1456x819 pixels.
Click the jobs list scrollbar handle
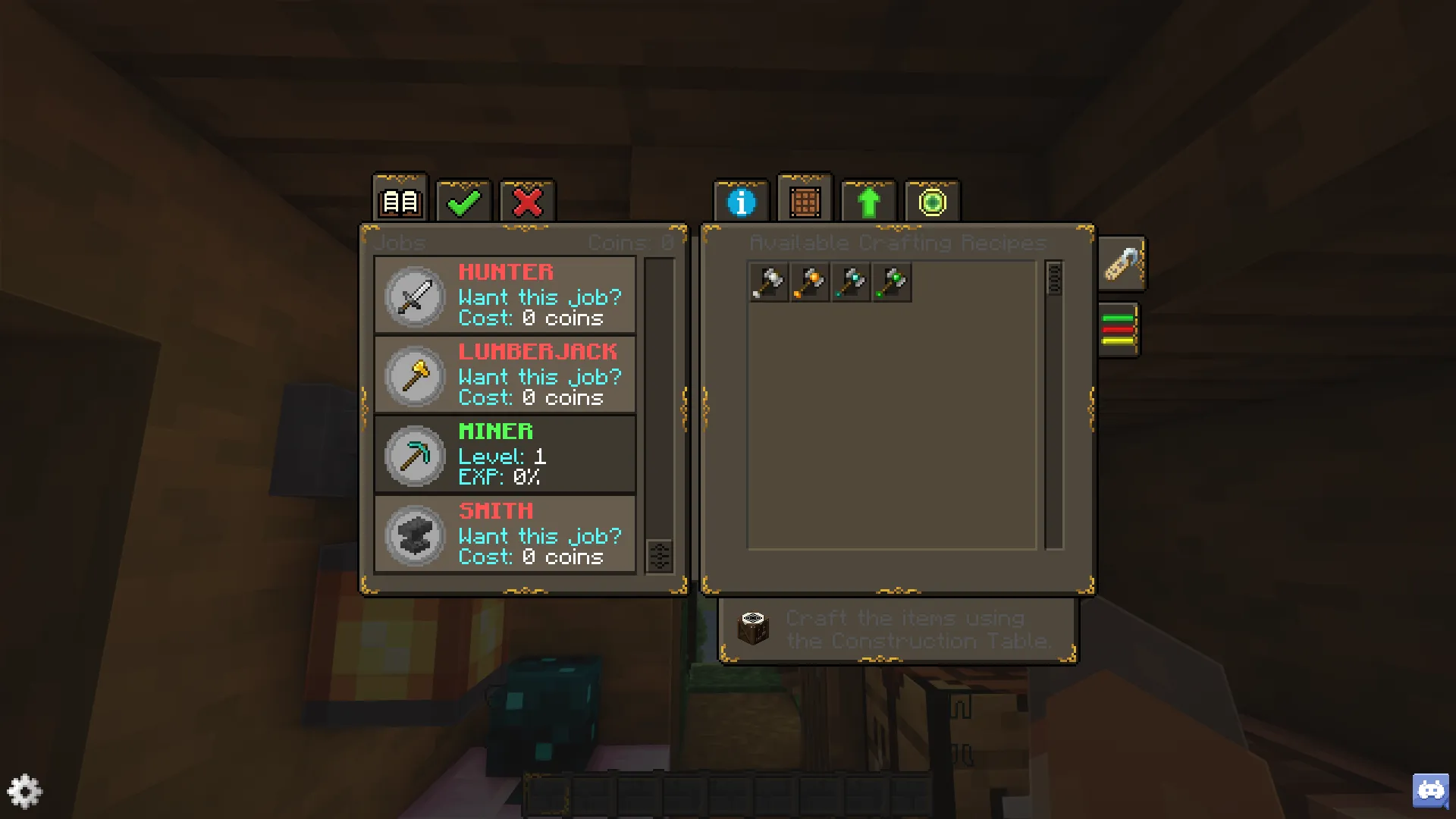[659, 556]
